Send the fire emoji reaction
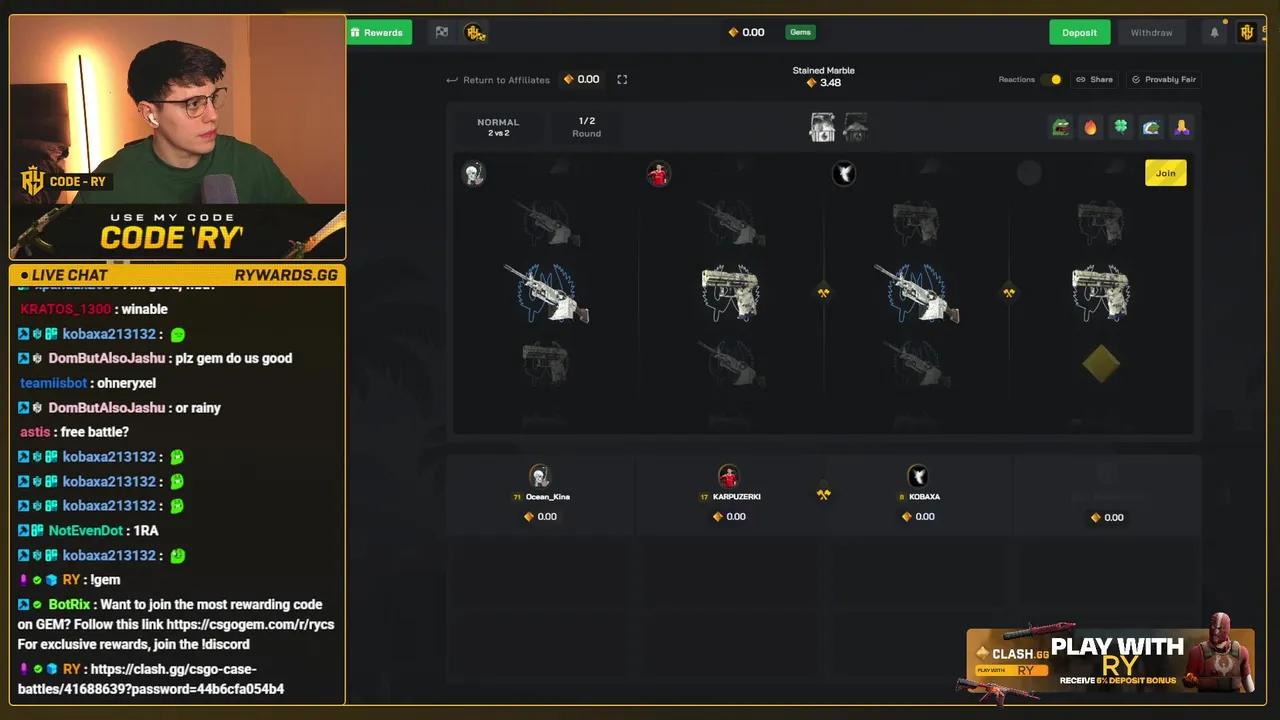1280x720 pixels. pos(1090,127)
